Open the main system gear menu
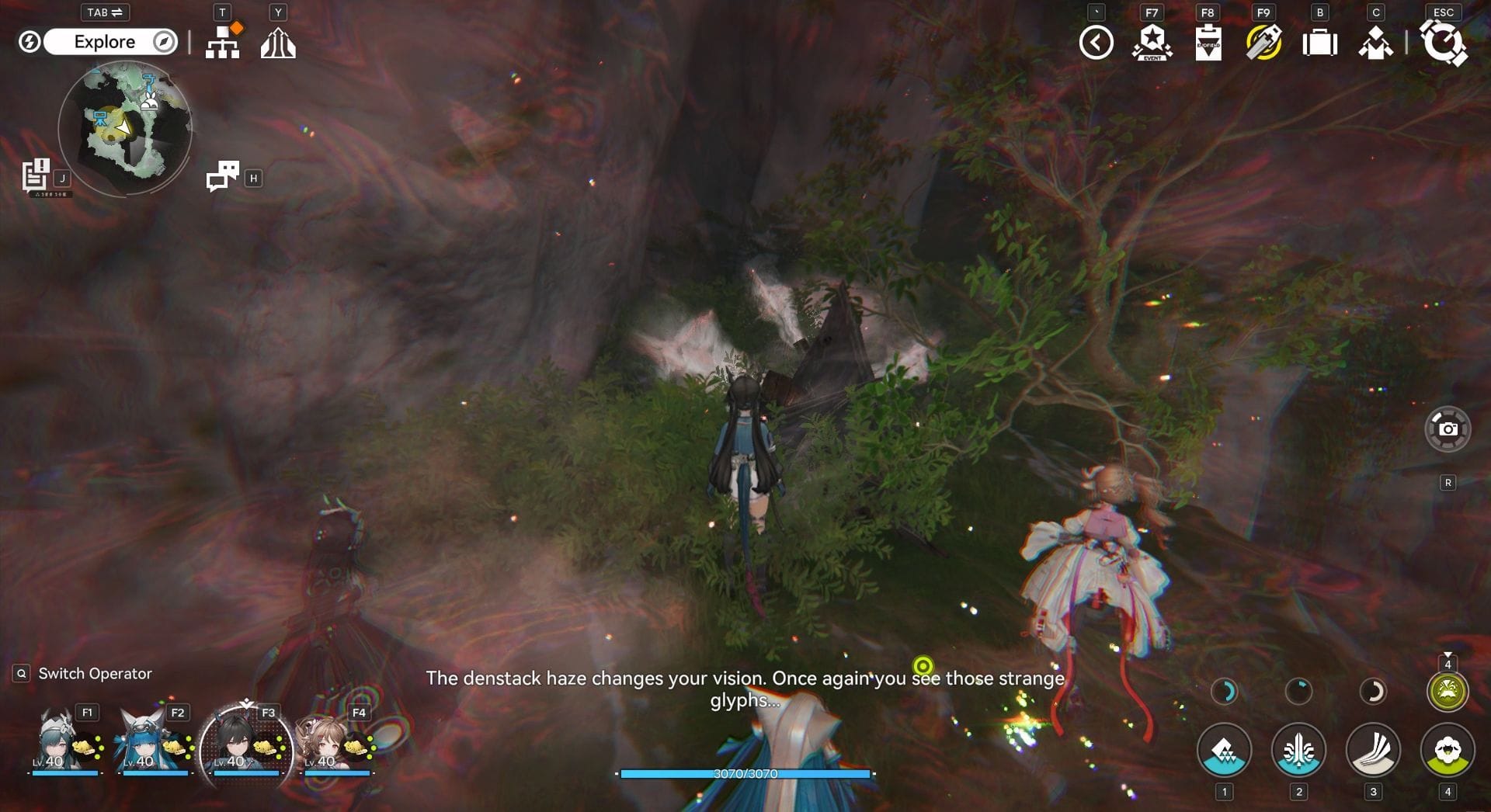The image size is (1491, 812). point(1443,43)
